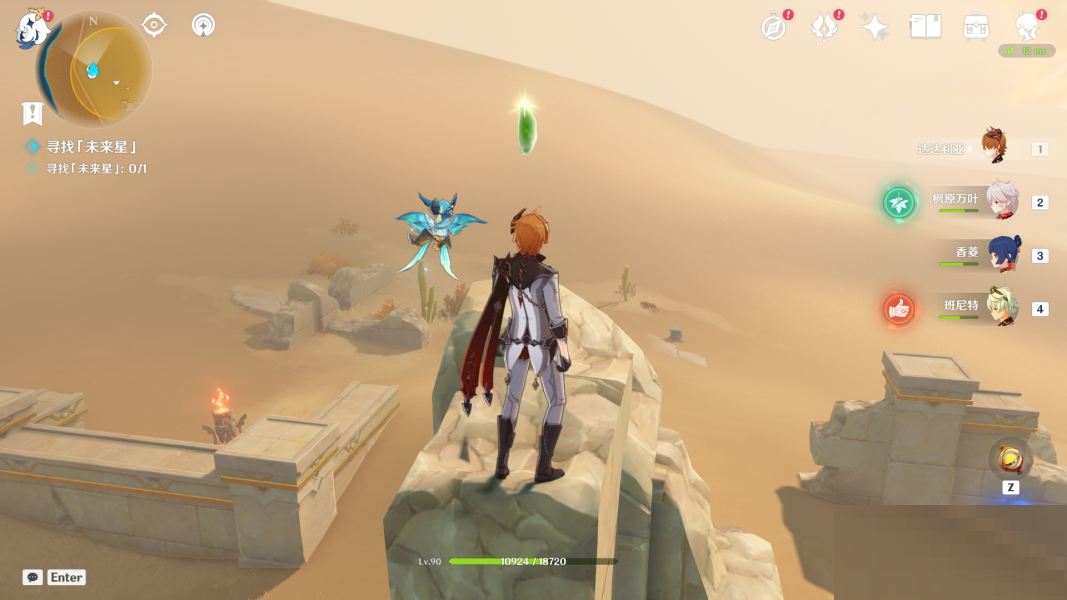Viewport: 1067px width, 600px height.
Task: Activate the red Pyro burst icon
Action: tap(899, 309)
